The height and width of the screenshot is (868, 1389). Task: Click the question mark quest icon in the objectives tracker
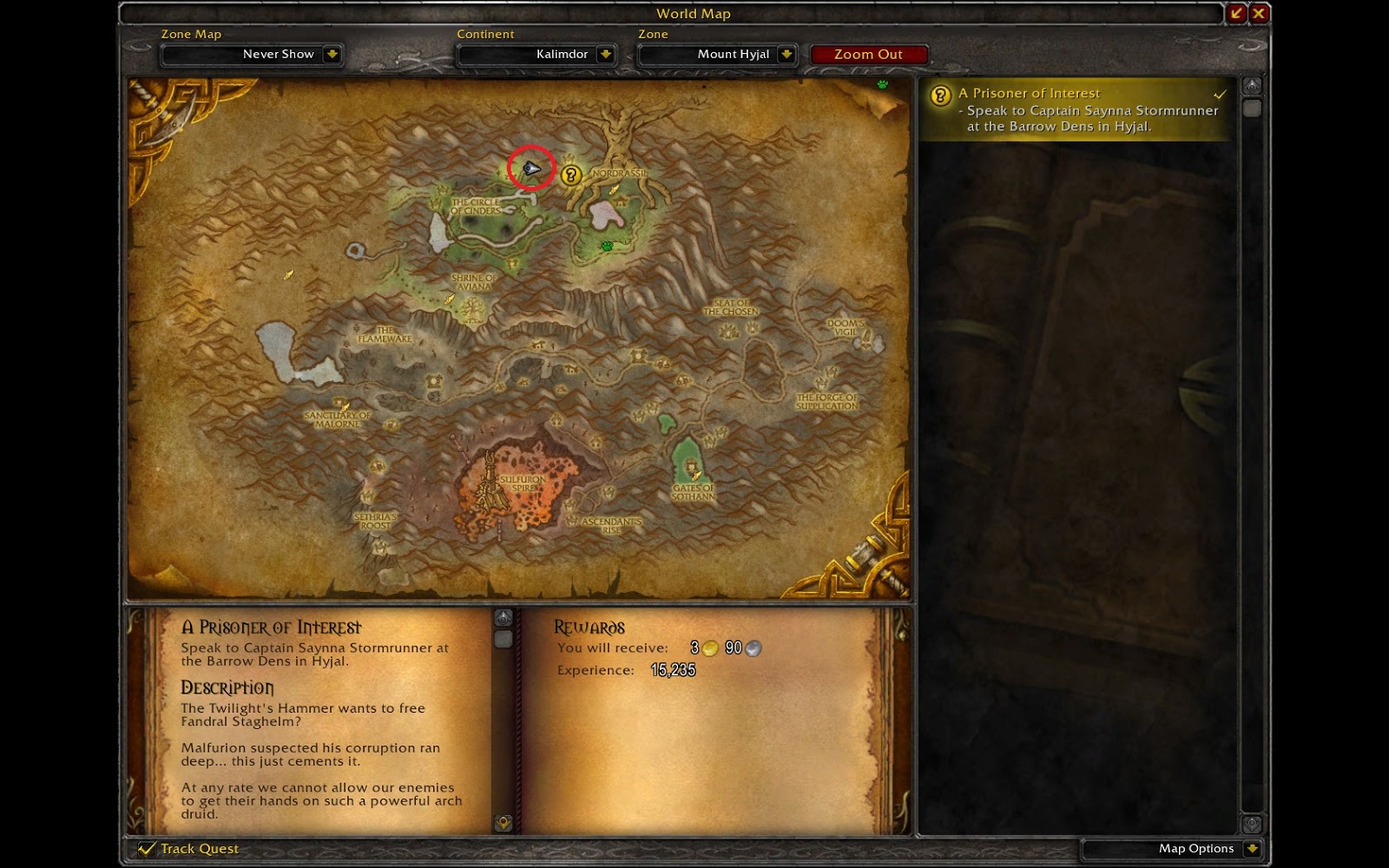[938, 94]
